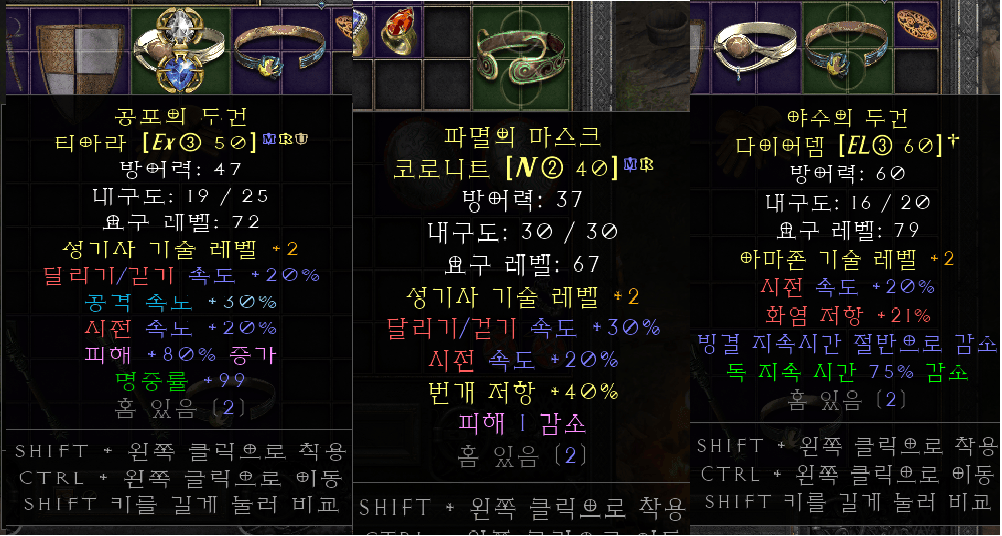Select the green-bronze spiral coronet
Screen dimensions: 1002x536
point(518,49)
